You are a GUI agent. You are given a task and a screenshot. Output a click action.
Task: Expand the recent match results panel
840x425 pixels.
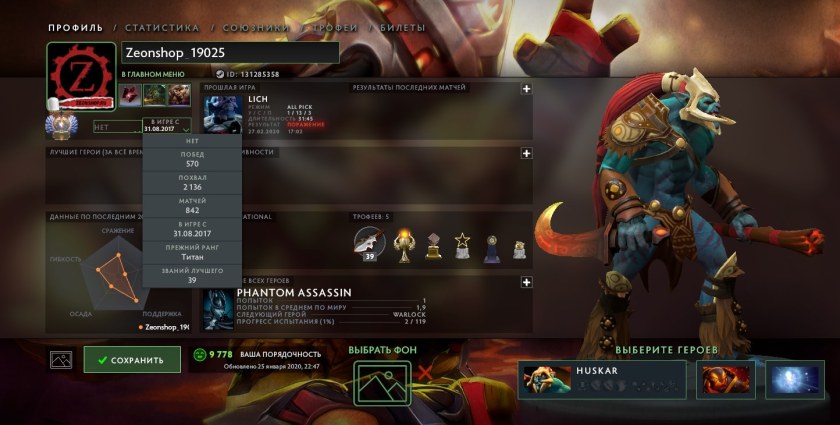click(526, 88)
